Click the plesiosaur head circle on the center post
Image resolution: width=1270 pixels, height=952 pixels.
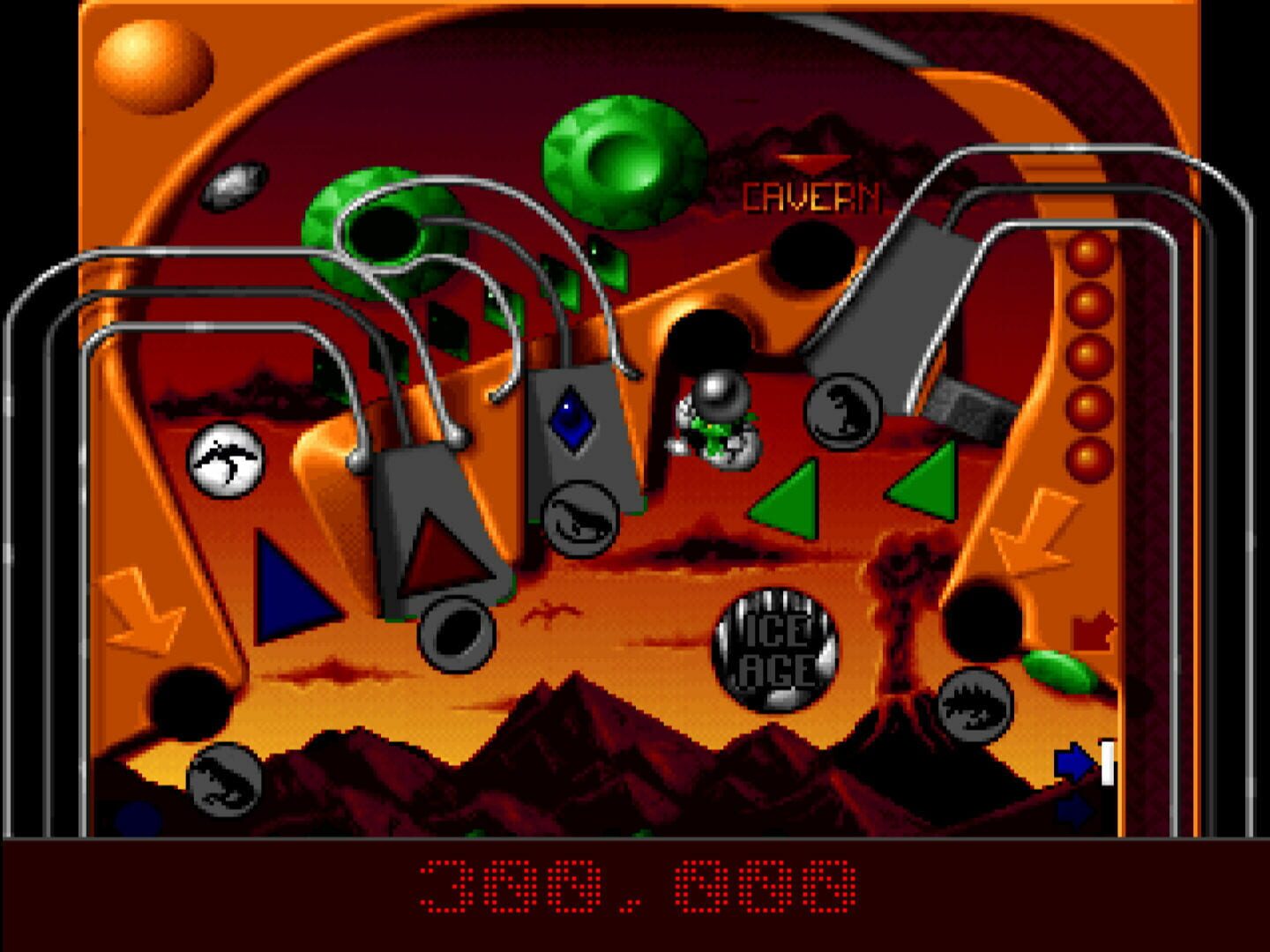(x=581, y=519)
